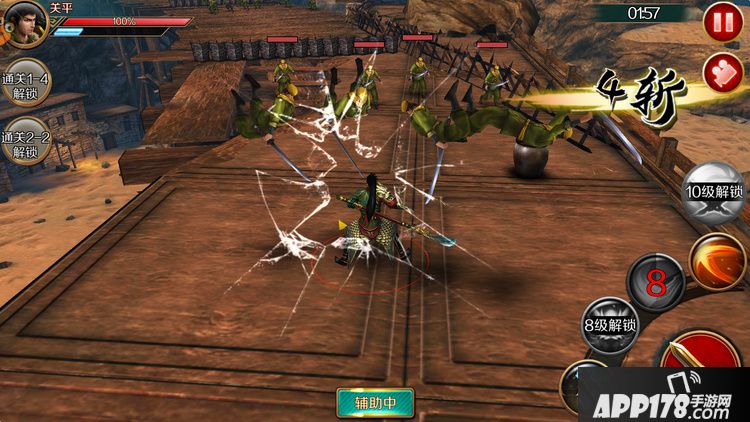Image resolution: width=750 pixels, height=422 pixels.
Task: Toggle the 辅助中 auto-assist button
Action: (x=375, y=402)
